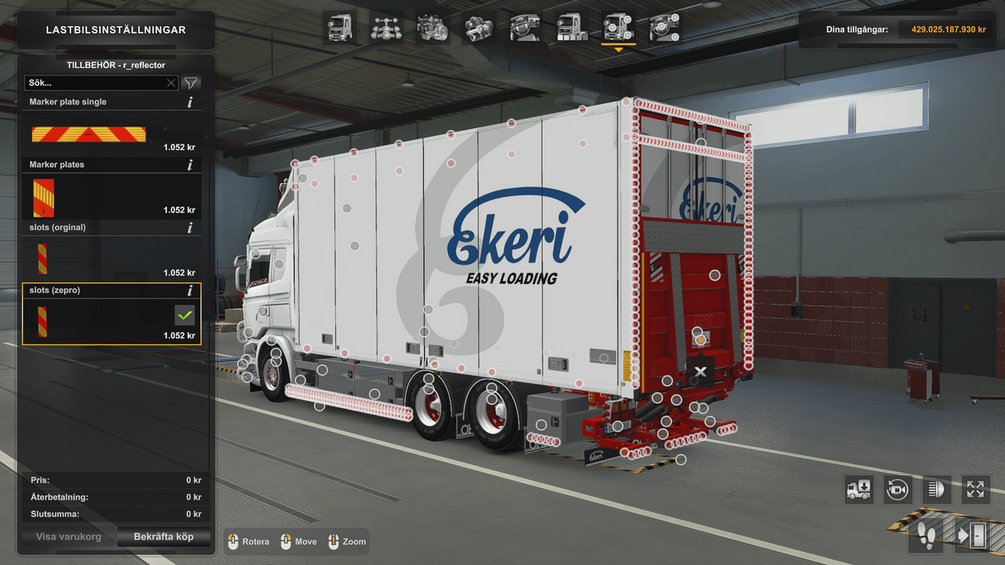This screenshot has height=565, width=1005.
Task: Toggle the truck headlights button
Action: tap(937, 489)
